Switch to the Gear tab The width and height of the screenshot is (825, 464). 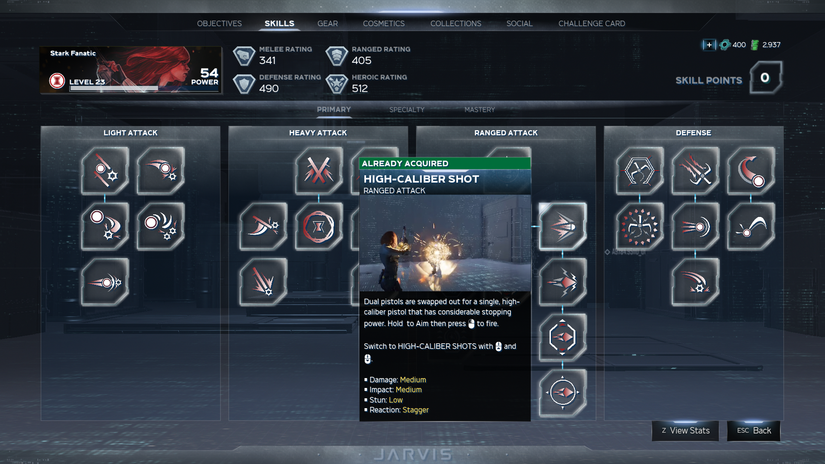click(327, 23)
